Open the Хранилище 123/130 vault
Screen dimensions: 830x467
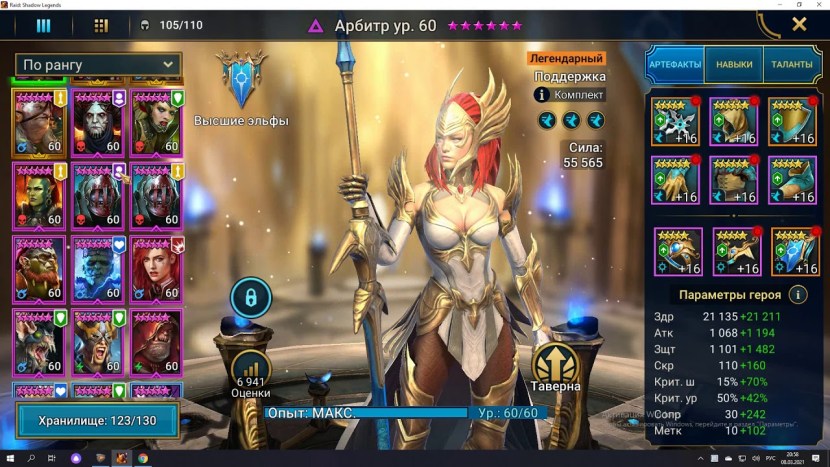pos(96,420)
